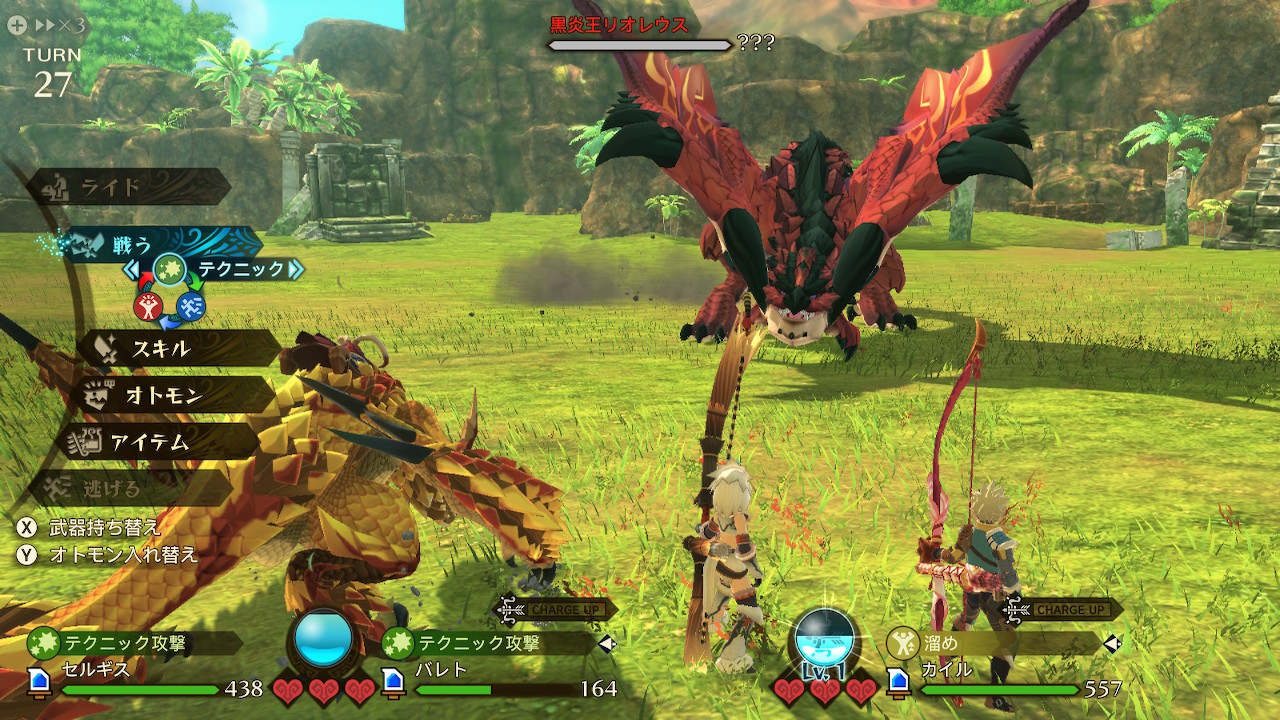Cycle attack type with right arrow

pos(295,269)
